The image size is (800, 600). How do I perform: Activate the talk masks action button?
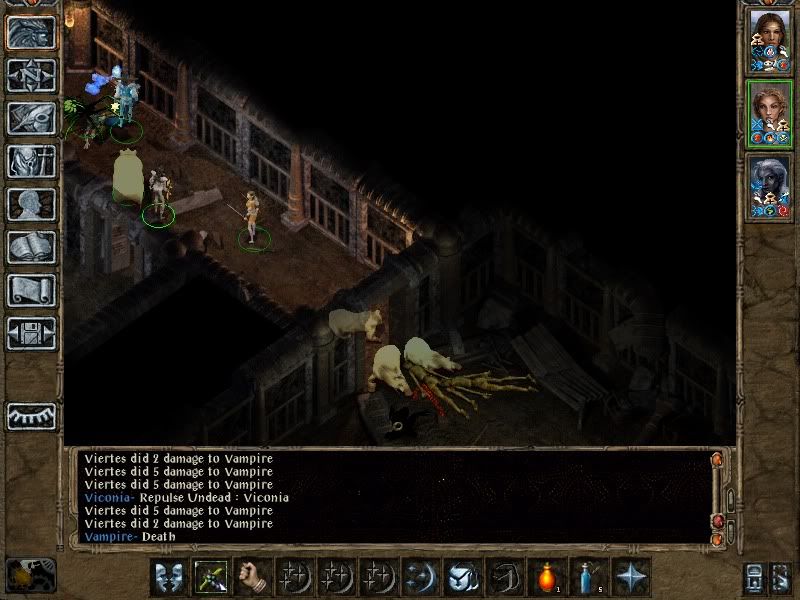[x=167, y=577]
